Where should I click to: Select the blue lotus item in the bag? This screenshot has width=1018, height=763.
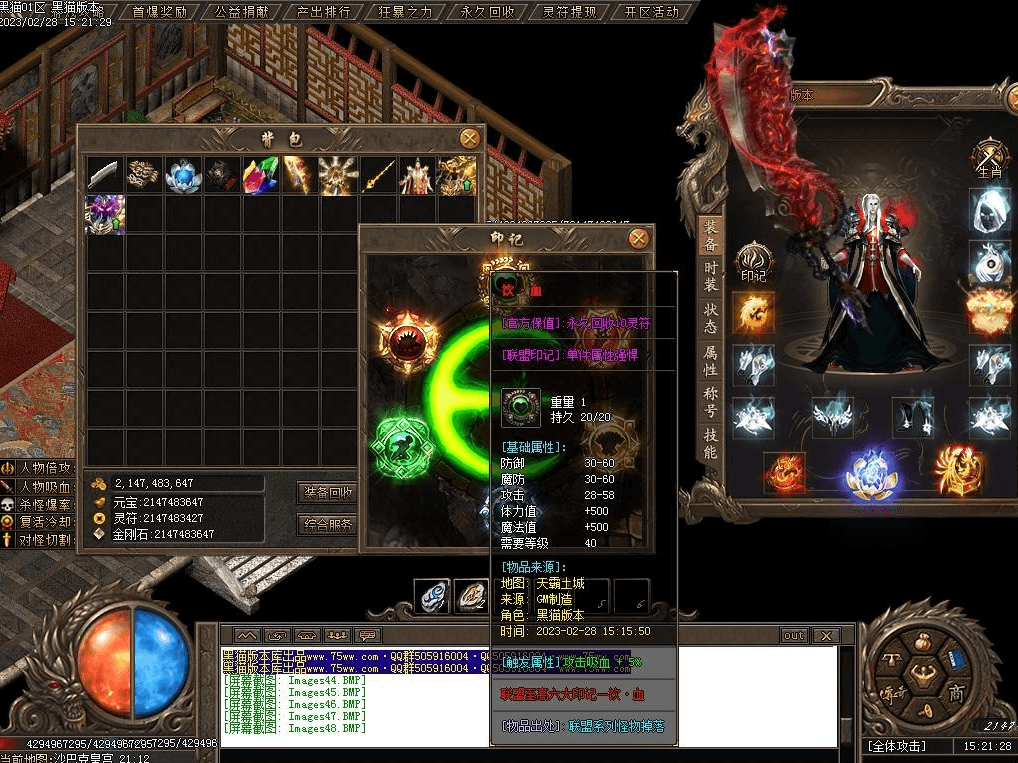(183, 175)
